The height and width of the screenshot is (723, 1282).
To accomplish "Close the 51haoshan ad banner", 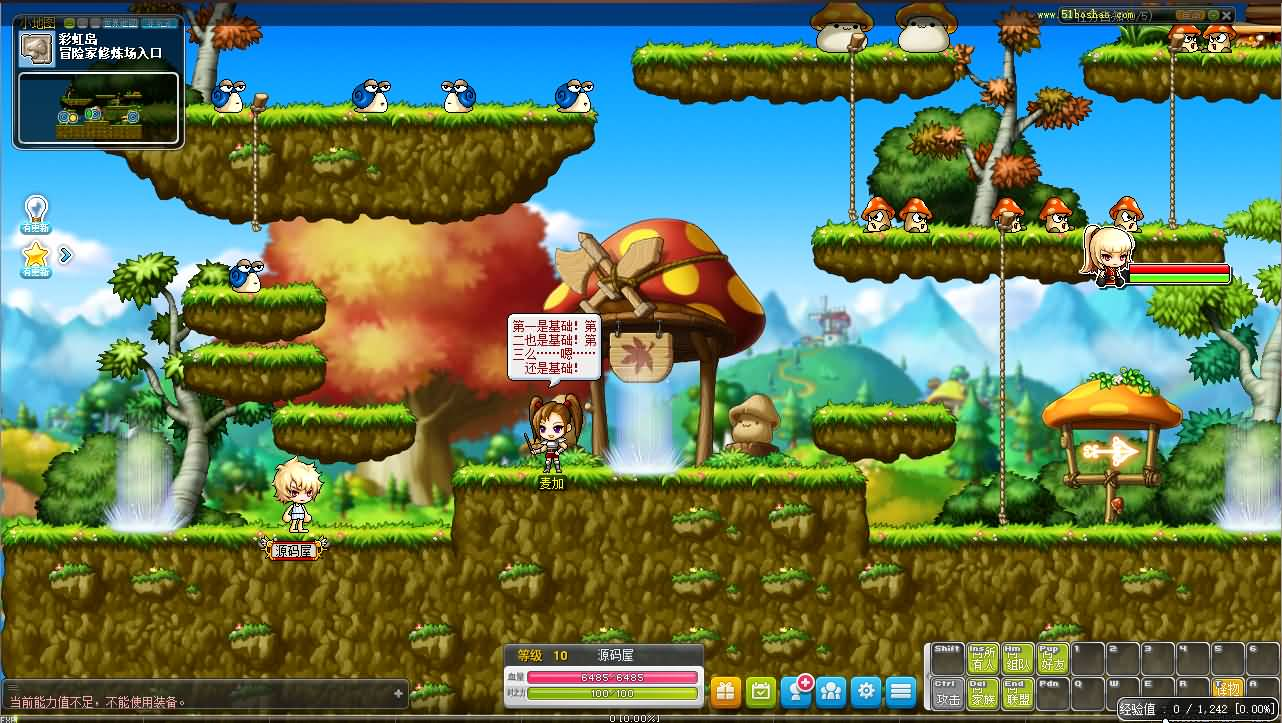I will 1226,16.
